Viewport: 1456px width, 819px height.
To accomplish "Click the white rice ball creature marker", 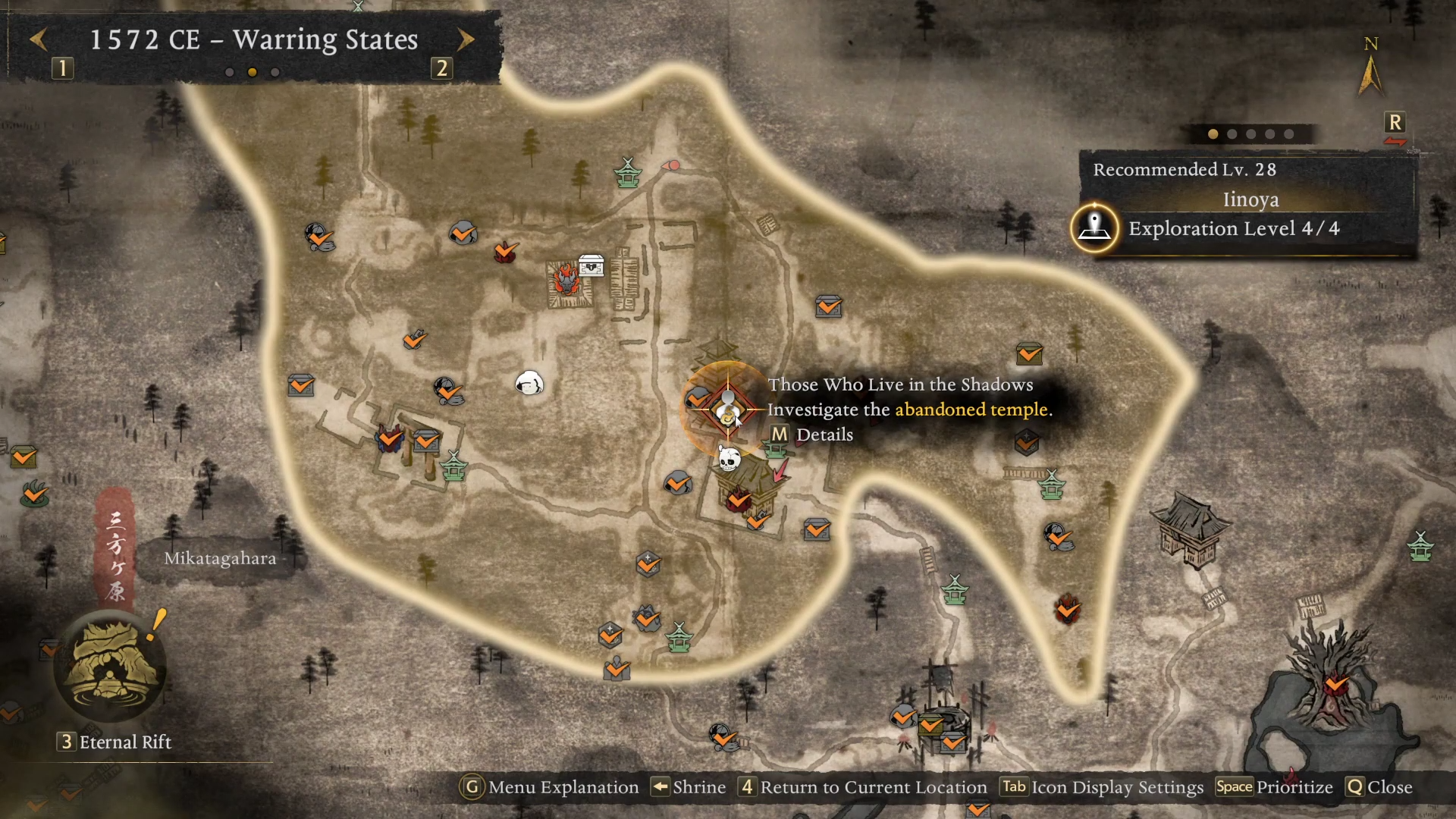I will (x=529, y=383).
